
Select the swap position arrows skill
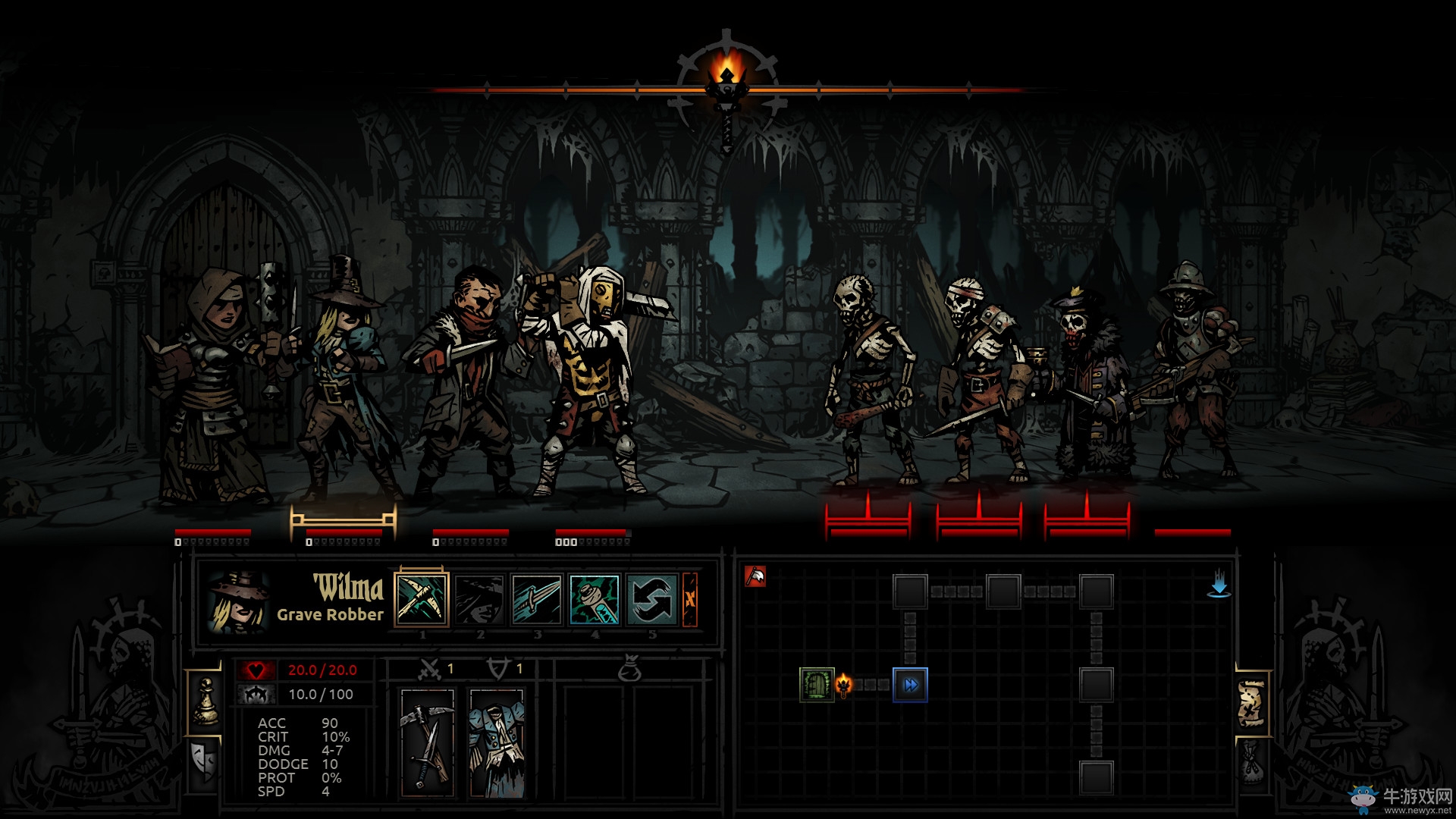coord(652,600)
